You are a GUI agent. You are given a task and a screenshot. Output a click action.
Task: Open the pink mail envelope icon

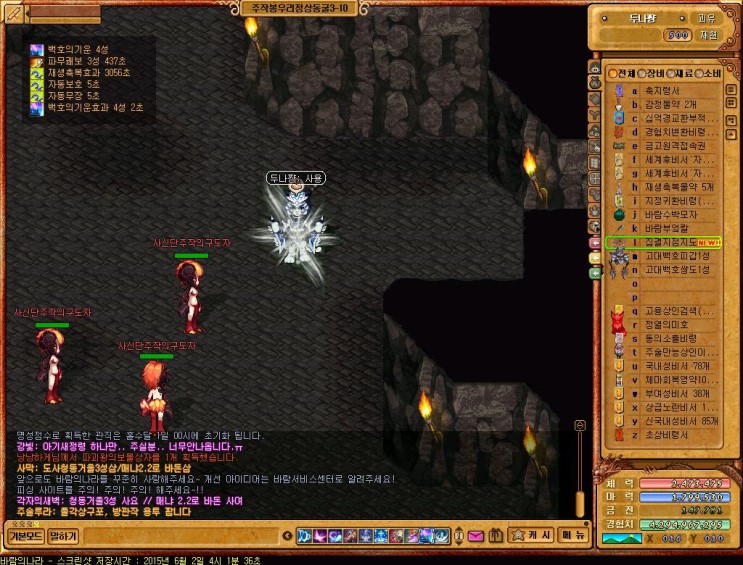[476, 536]
